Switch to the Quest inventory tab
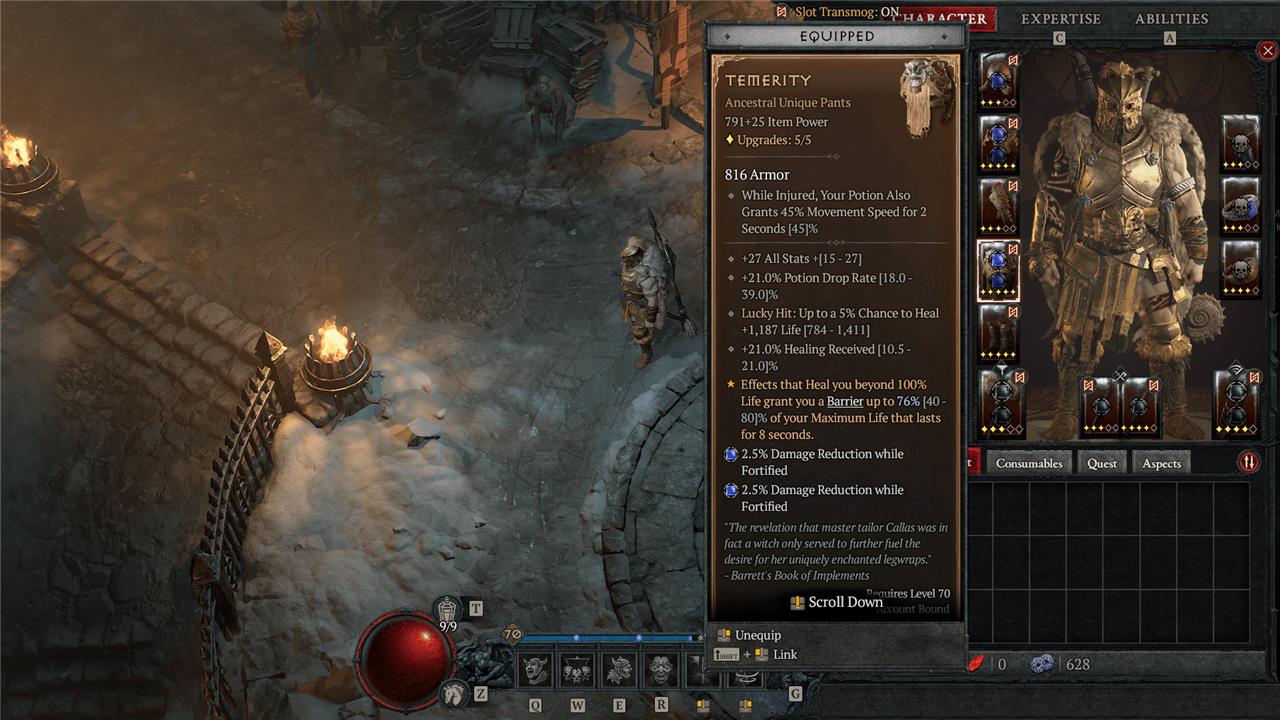Viewport: 1280px width, 720px height. [x=1102, y=463]
